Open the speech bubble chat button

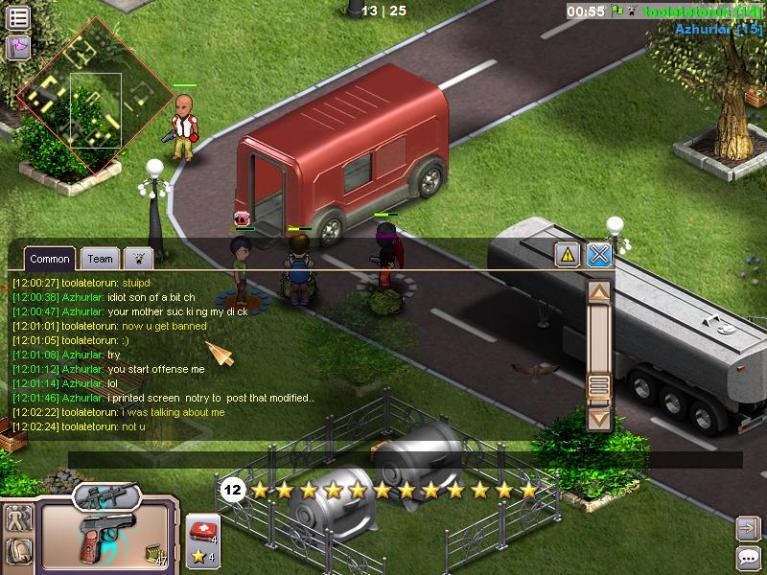[x=748, y=558]
